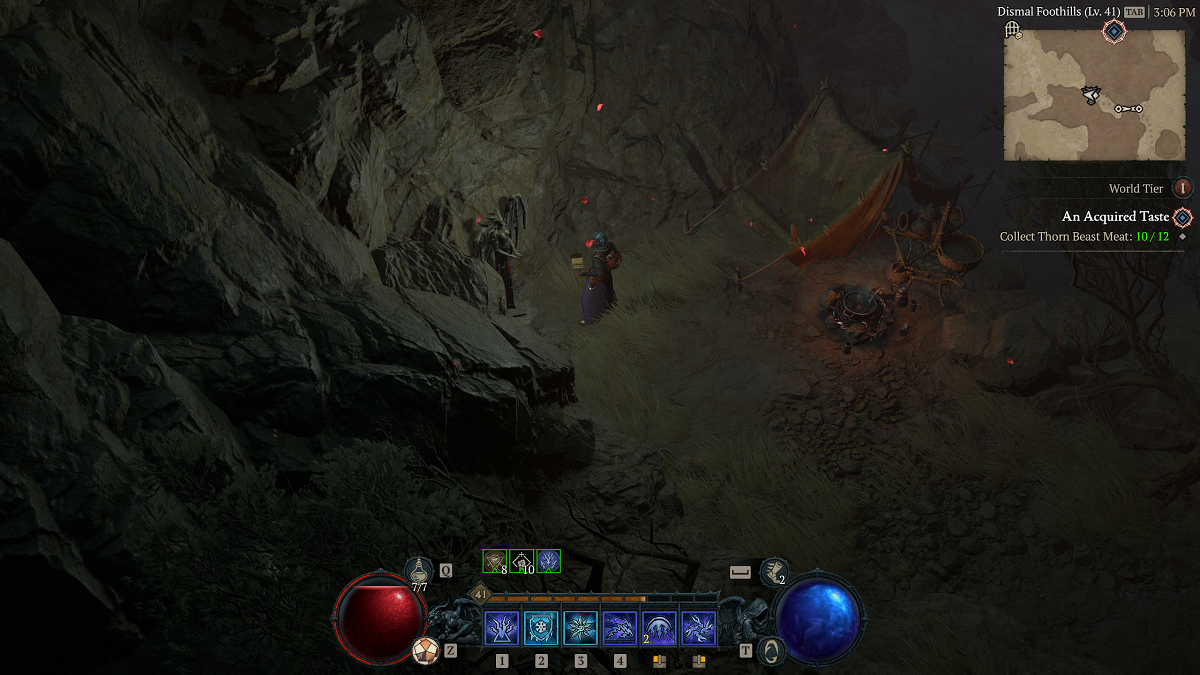This screenshot has height=675, width=1200.
Task: Click the dungeon gate icon on minimap
Action: pyautogui.click(x=1014, y=31)
